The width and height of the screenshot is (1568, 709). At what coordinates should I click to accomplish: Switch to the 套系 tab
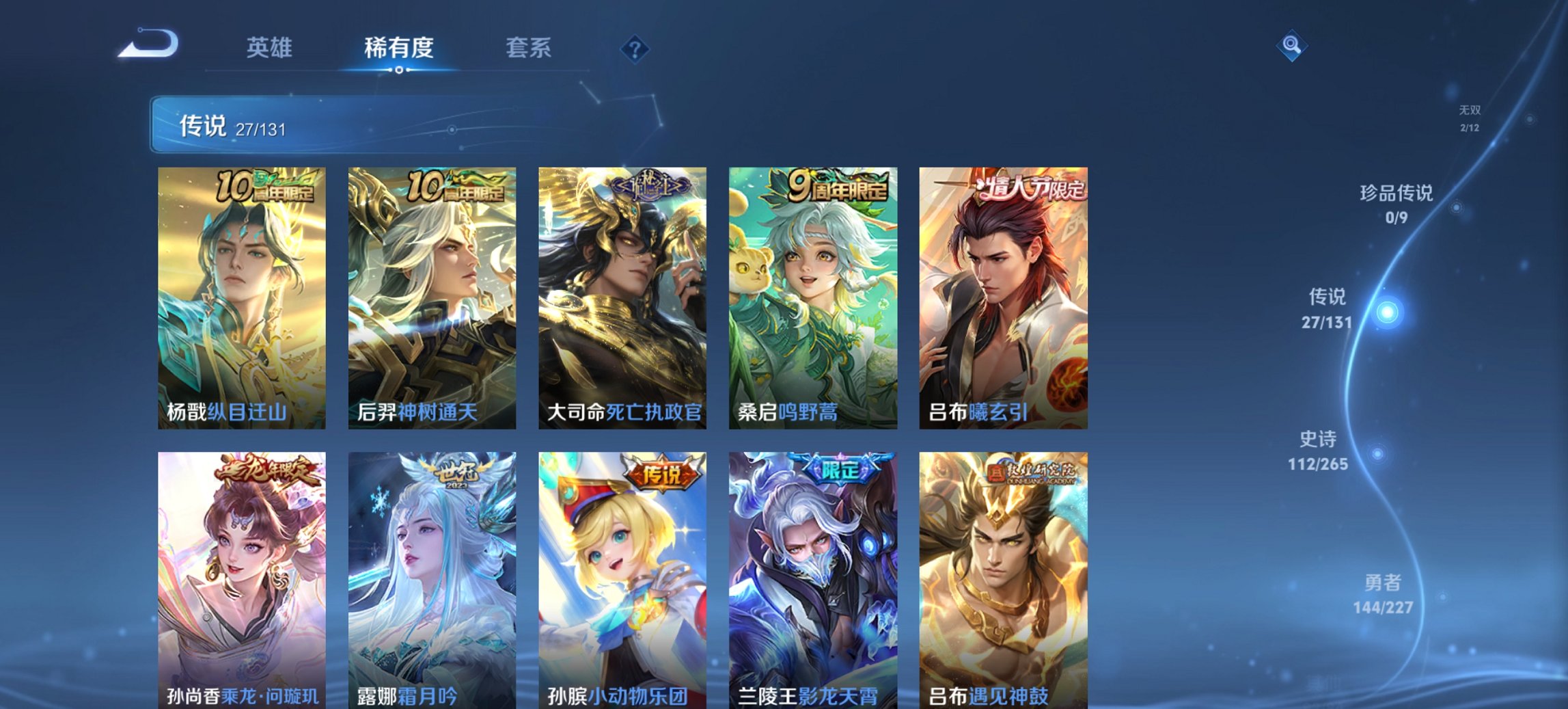(x=529, y=48)
